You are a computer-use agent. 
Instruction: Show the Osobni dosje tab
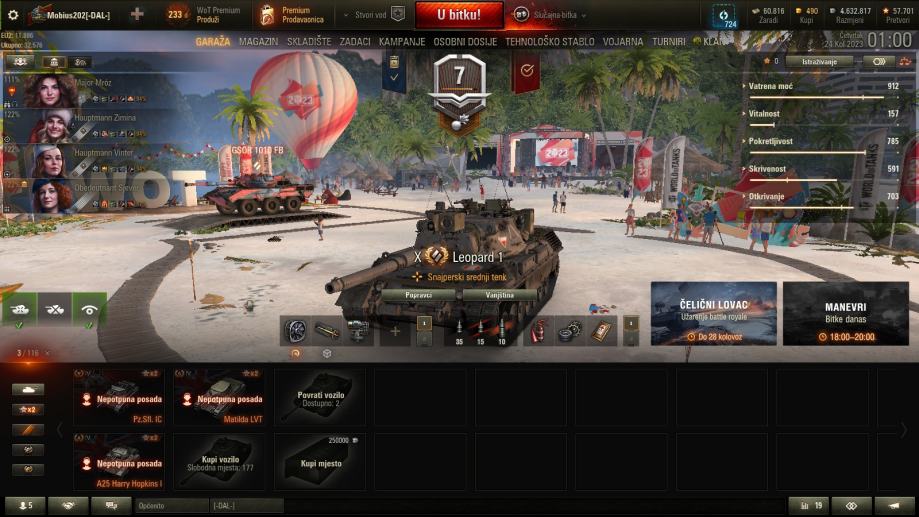465,42
